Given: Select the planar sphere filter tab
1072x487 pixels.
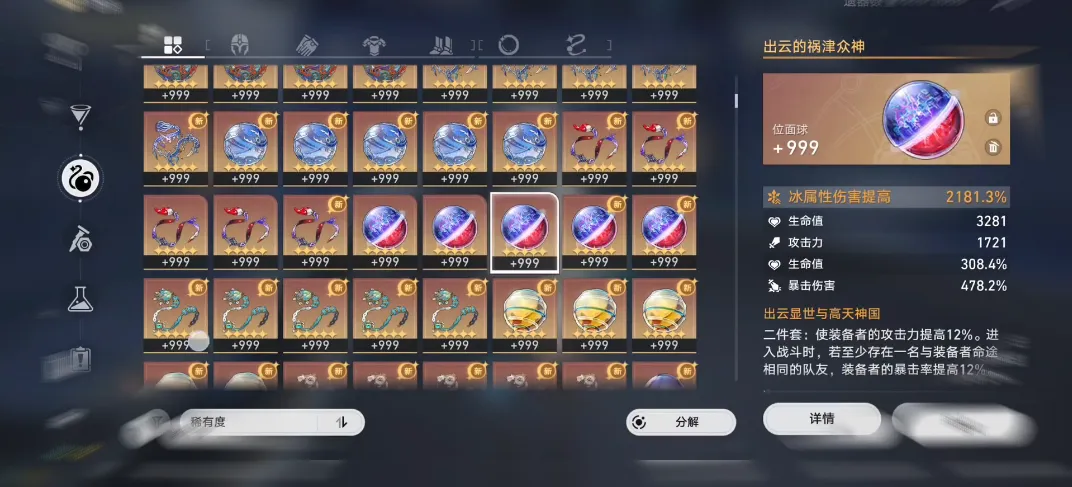Looking at the screenshot, I should tap(508, 44).
